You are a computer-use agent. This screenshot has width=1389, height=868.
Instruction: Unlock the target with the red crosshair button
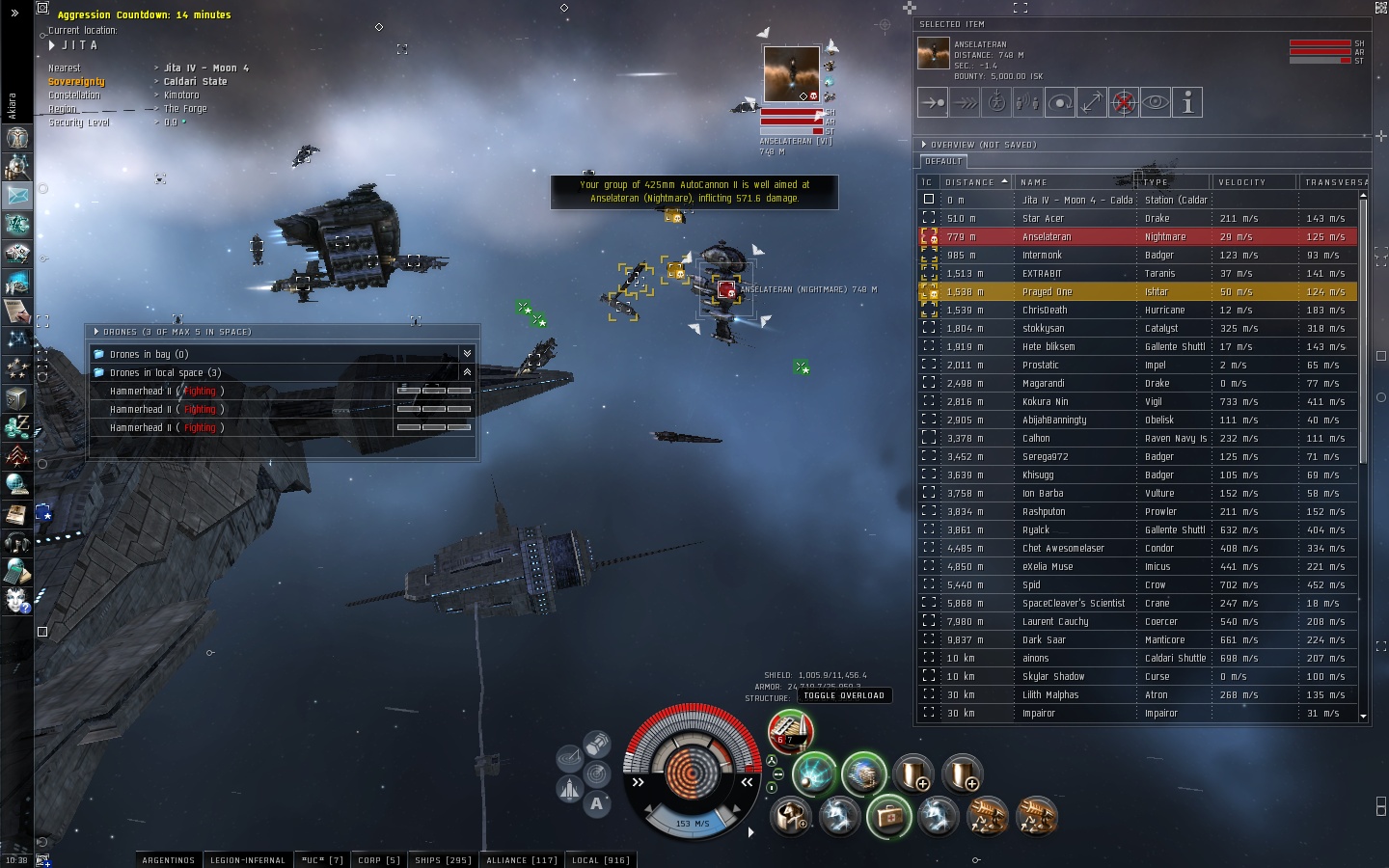click(x=1124, y=102)
